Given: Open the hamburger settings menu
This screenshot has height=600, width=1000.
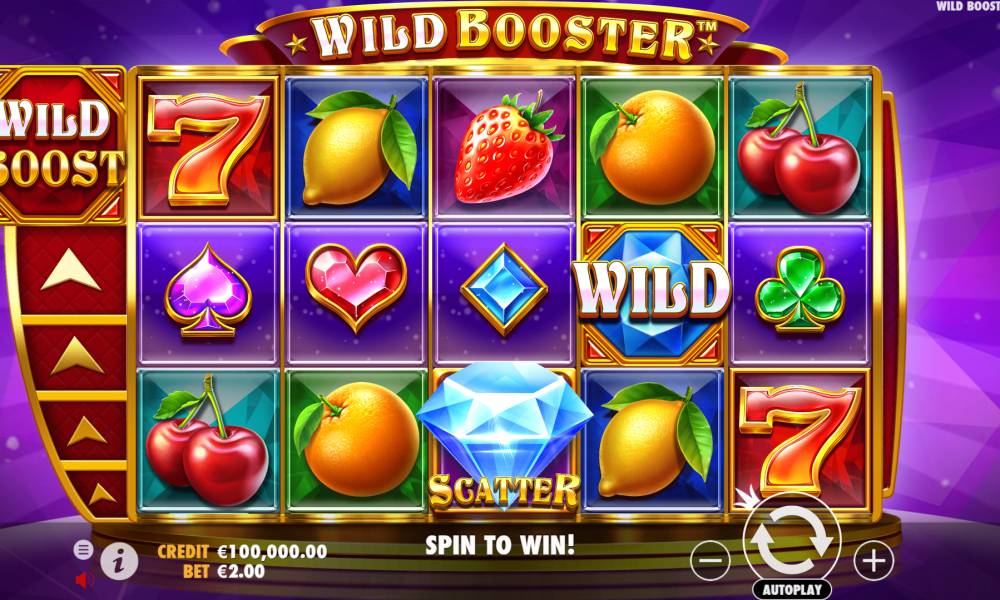Looking at the screenshot, I should [84, 549].
